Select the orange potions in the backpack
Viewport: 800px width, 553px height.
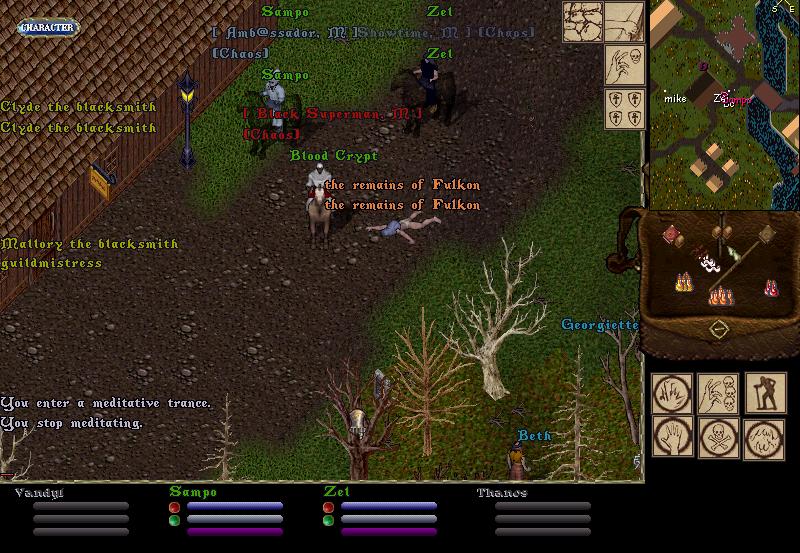click(719, 294)
